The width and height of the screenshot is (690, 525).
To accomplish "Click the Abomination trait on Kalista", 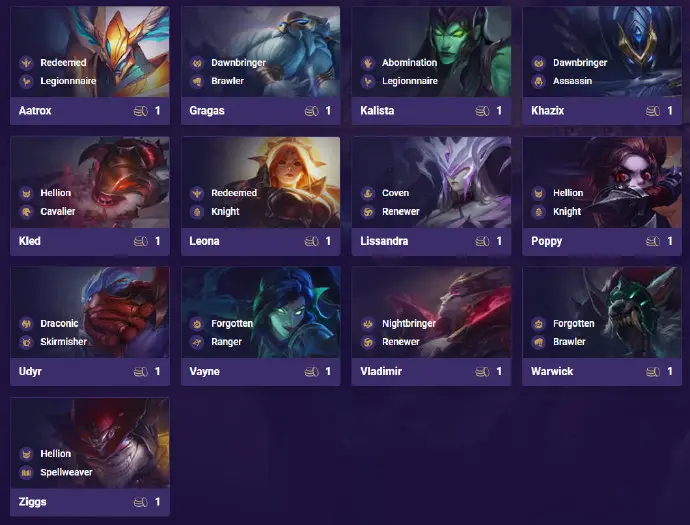I will pos(409,62).
